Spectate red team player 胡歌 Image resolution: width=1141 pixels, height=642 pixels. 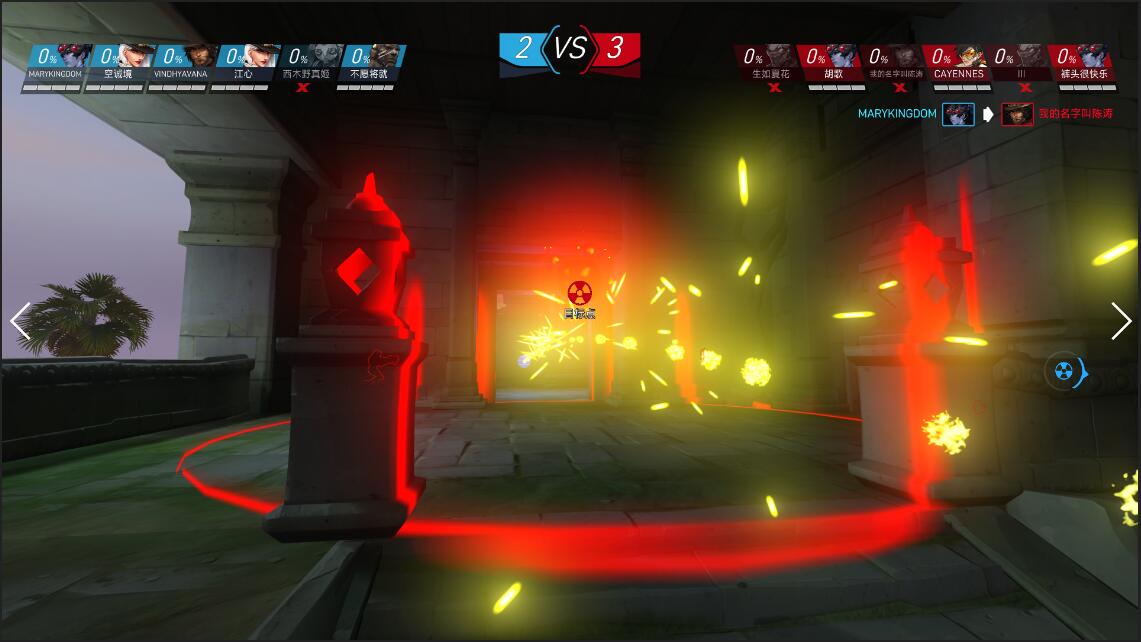pos(834,62)
